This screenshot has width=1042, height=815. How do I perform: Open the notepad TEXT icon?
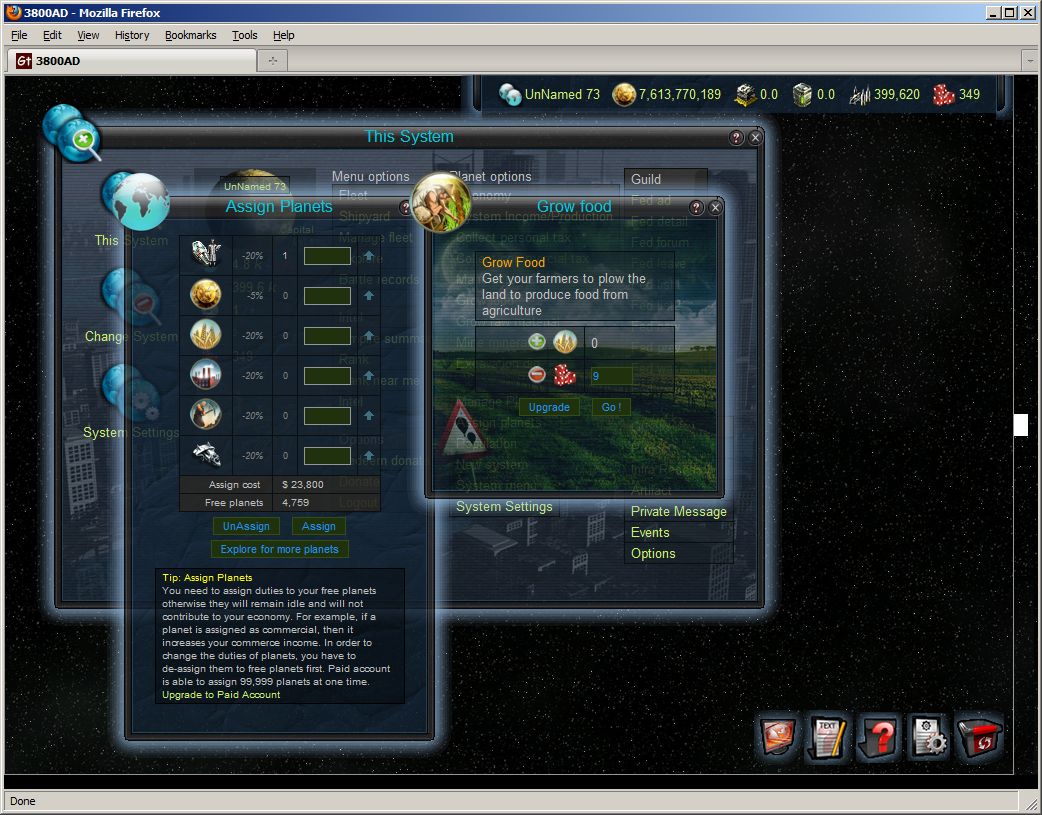828,739
